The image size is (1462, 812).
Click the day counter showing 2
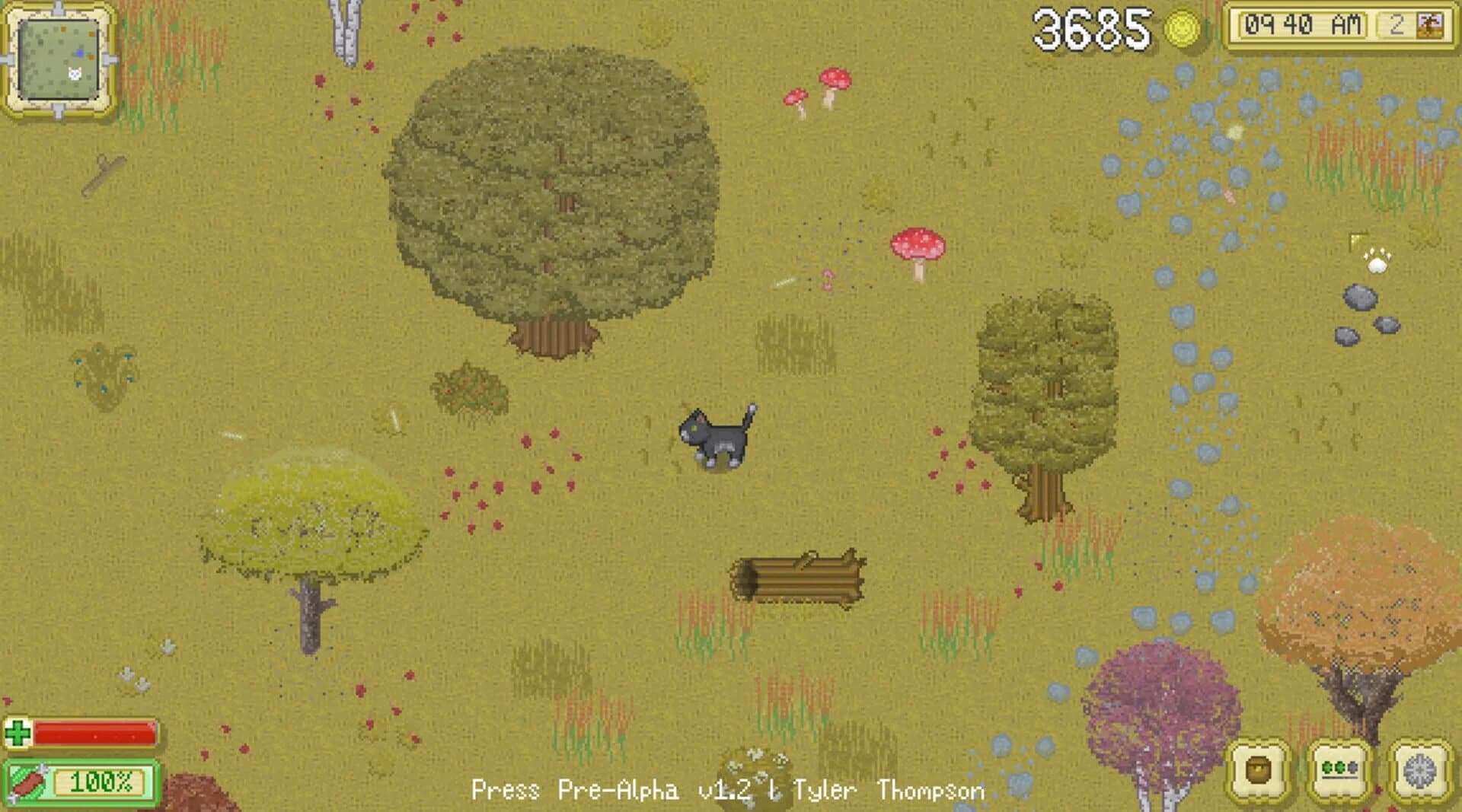click(1397, 23)
